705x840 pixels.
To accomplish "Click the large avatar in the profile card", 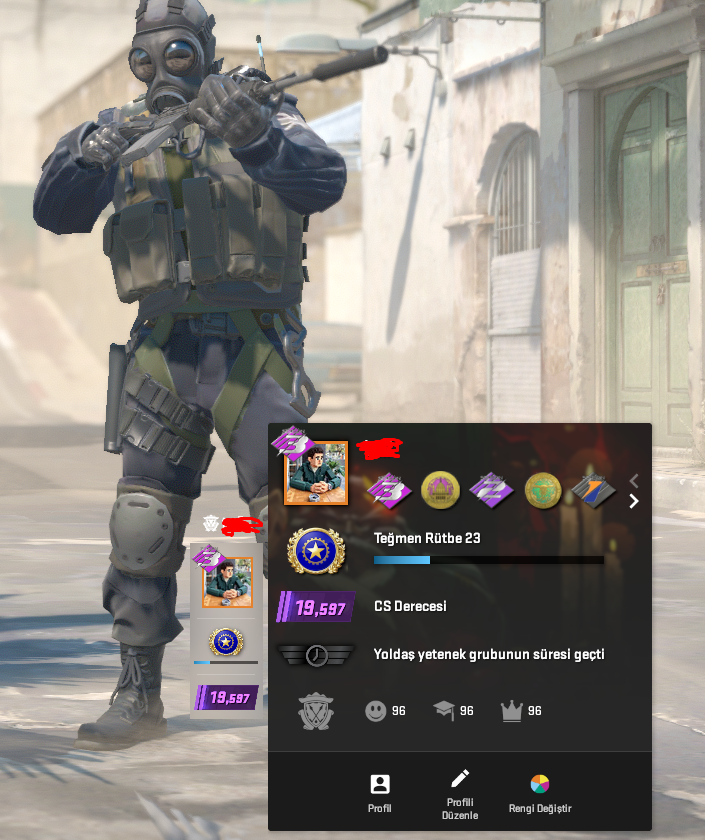I will (316, 473).
